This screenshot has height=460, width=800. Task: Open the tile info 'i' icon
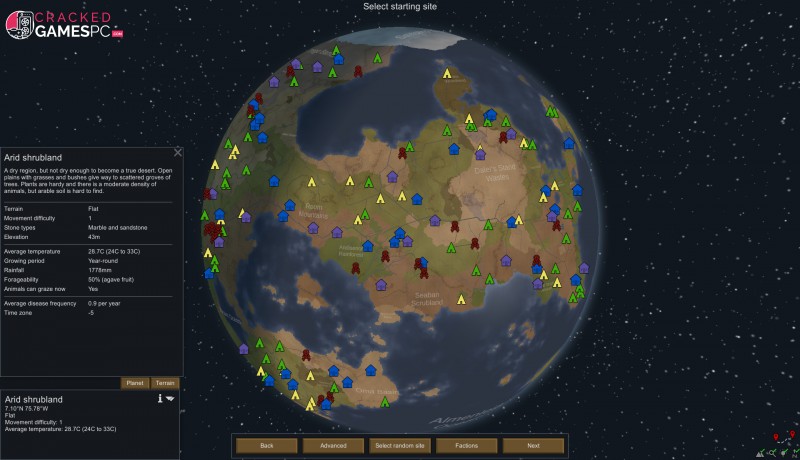[x=159, y=398]
